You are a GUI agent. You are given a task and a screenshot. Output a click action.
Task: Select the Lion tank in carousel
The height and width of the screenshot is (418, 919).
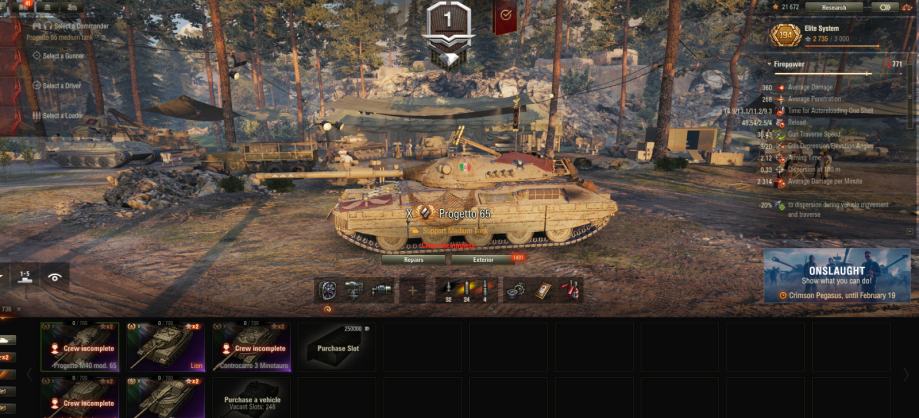165,346
